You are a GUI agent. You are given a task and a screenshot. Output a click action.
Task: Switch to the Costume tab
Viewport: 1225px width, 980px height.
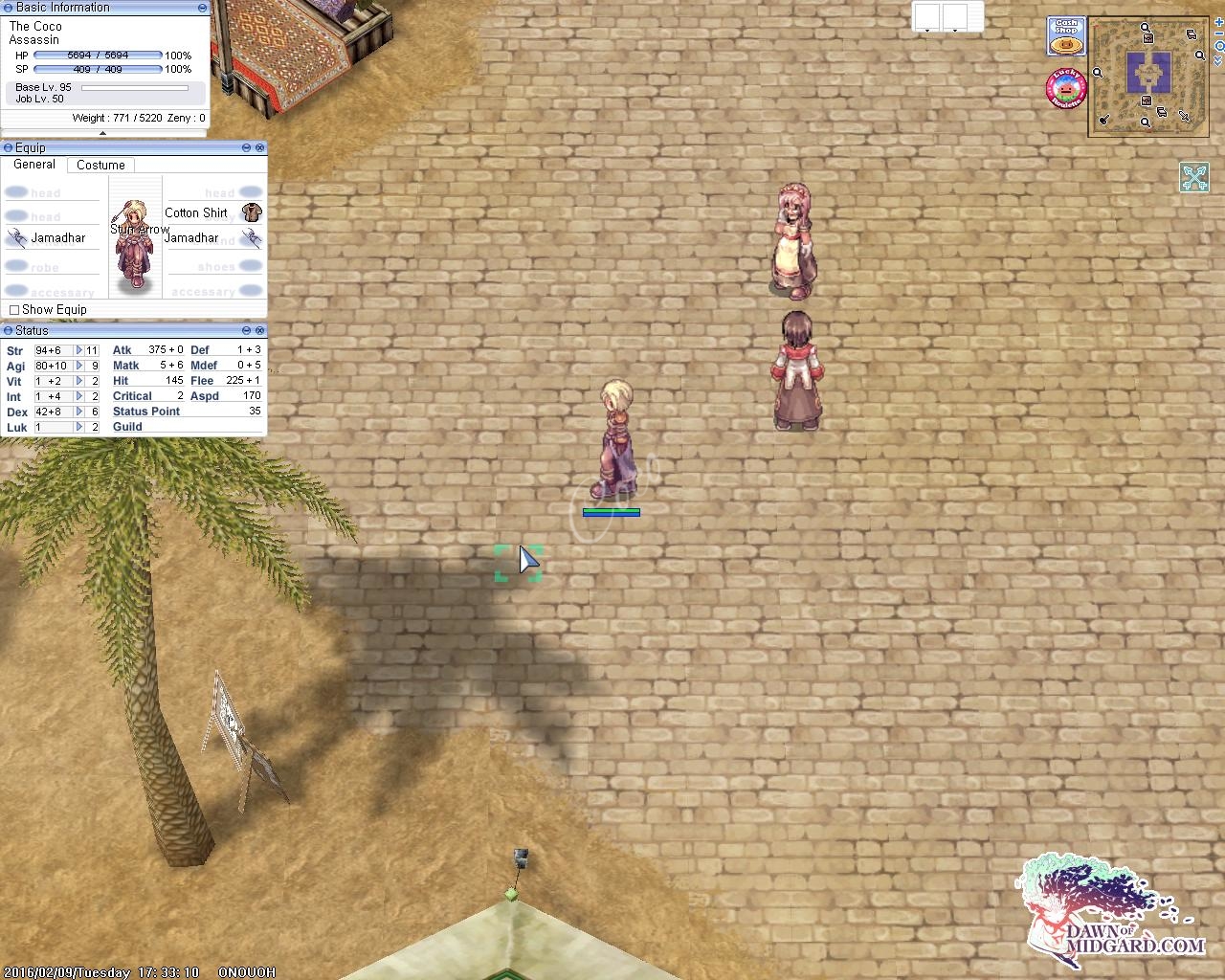[100, 165]
